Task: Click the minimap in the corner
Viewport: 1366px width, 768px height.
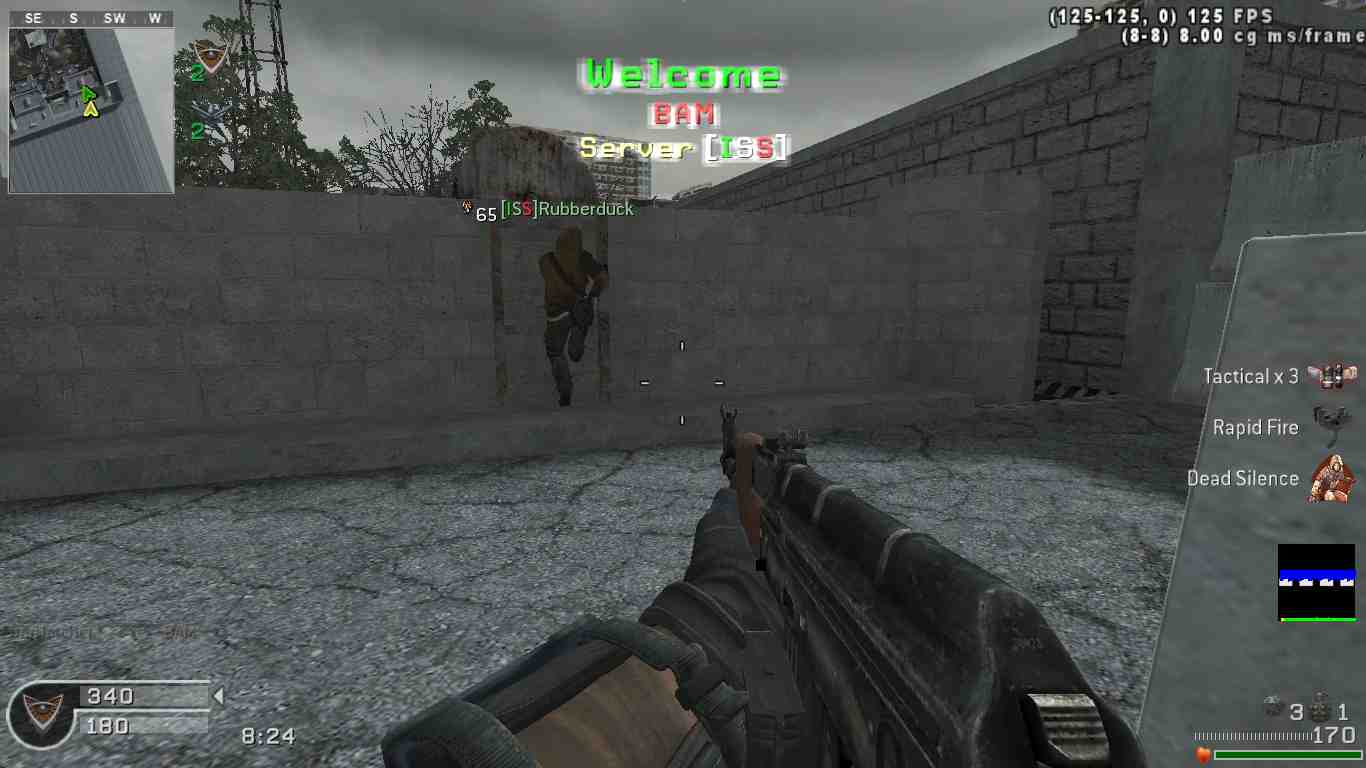Action: pos(91,109)
